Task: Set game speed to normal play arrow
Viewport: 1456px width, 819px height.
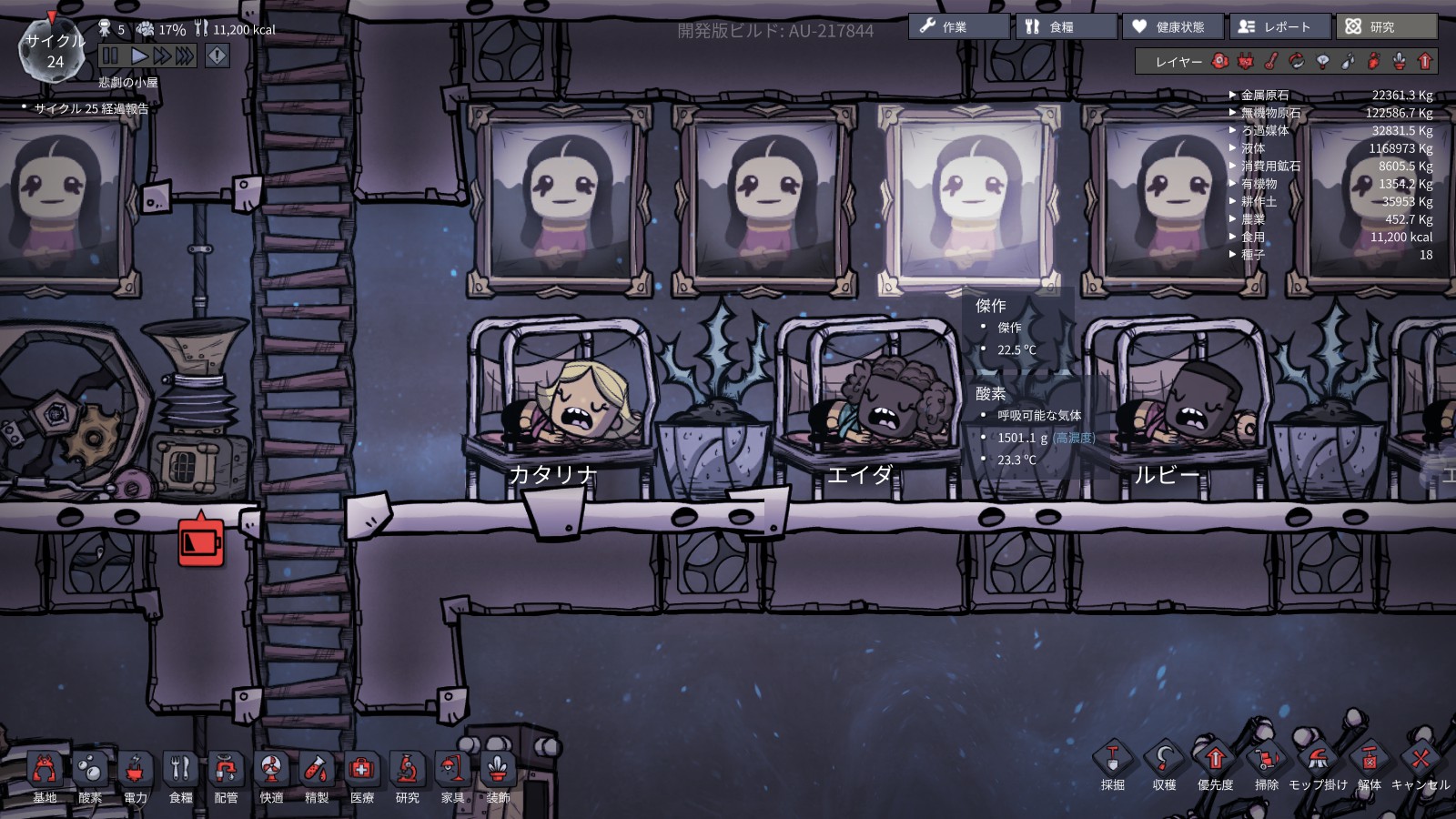Action: tap(139, 56)
